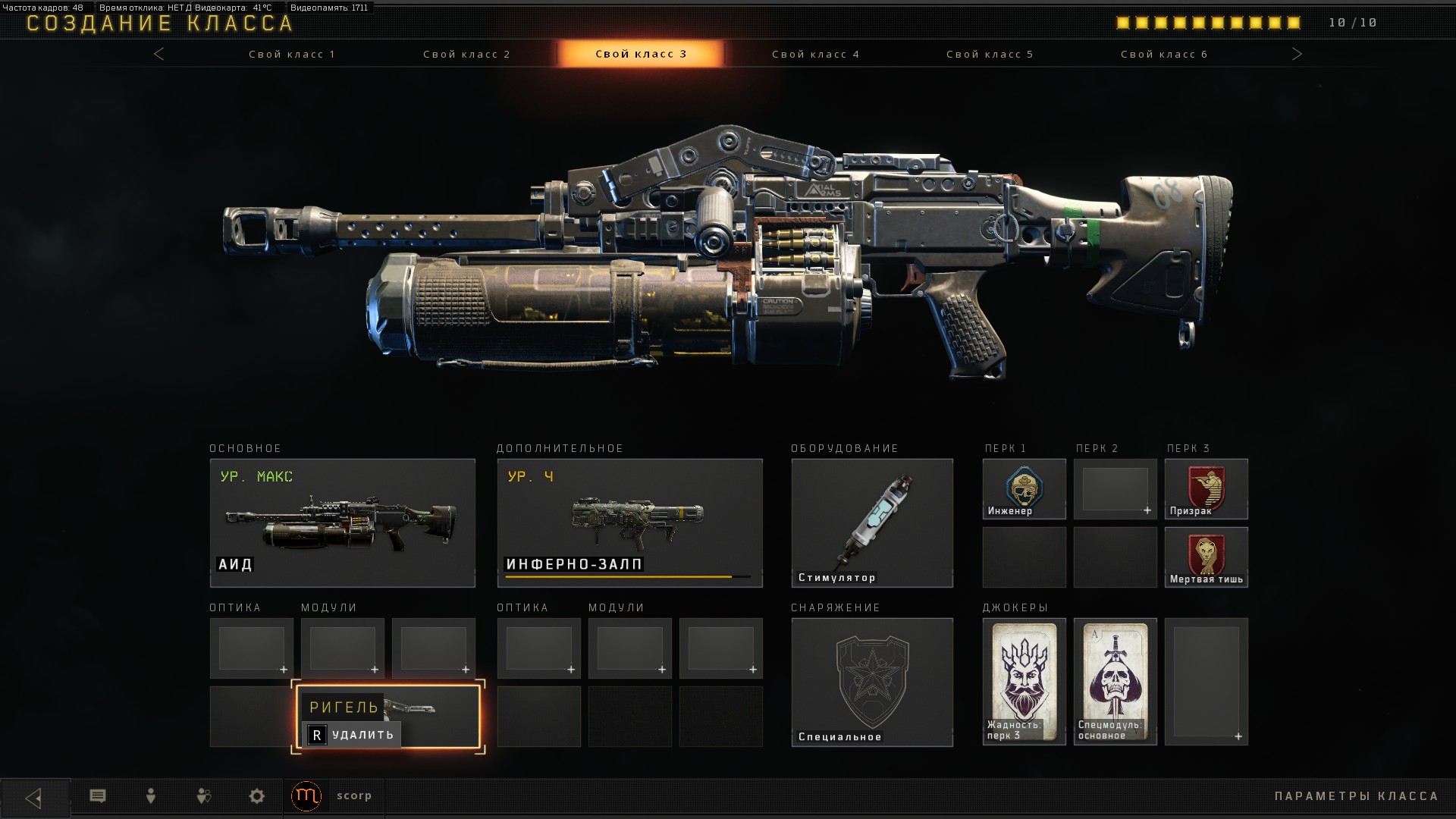The height and width of the screenshot is (819, 1456).
Task: Open the ИНФЕРНО-ЗАЛП secondary weapon slot
Action: pos(629,522)
